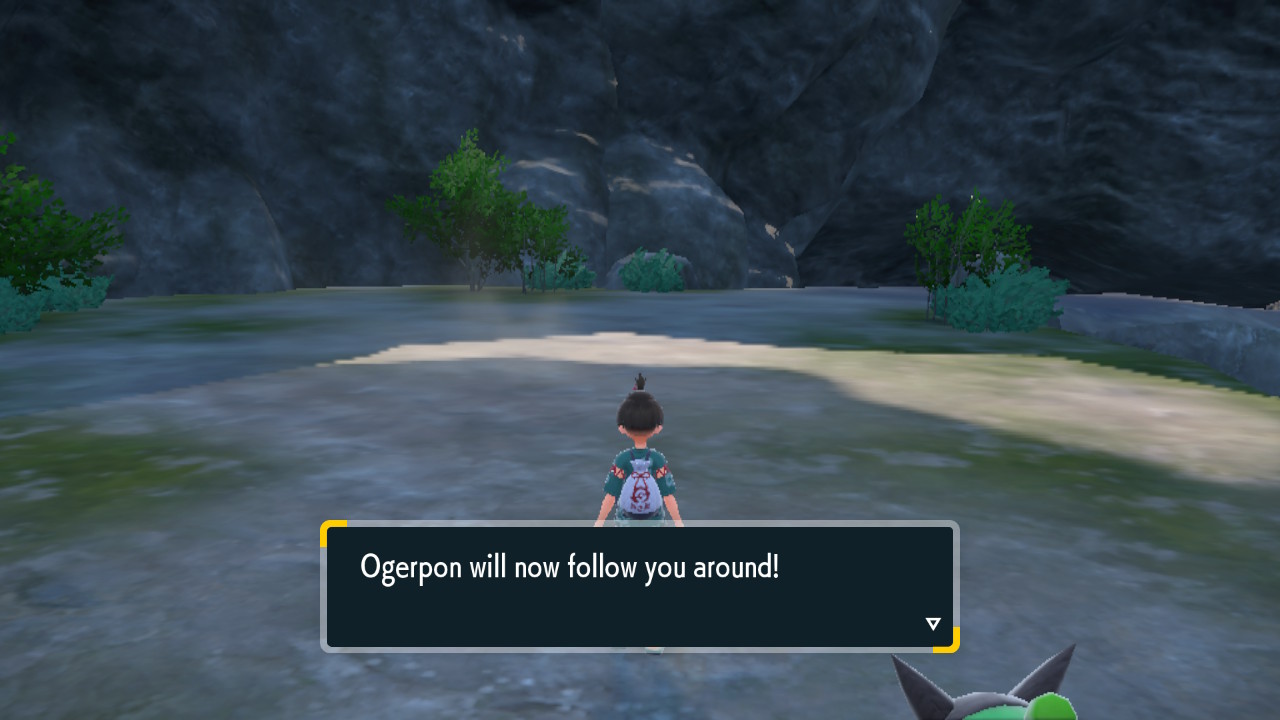The height and width of the screenshot is (720, 1280).
Task: Advance the Ogerpon dialogue box
Action: (639, 586)
